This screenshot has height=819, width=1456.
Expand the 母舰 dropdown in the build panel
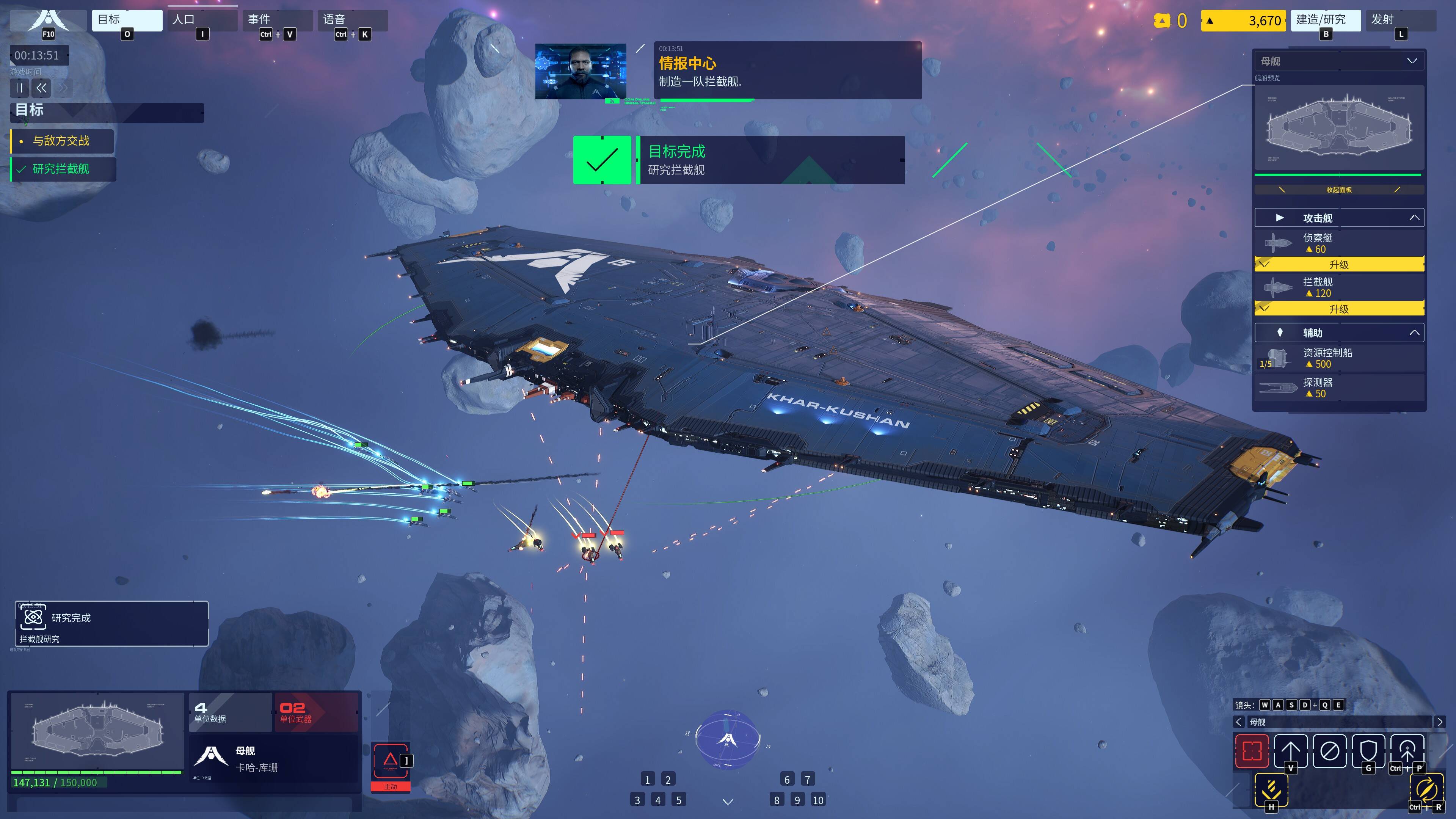click(1411, 61)
